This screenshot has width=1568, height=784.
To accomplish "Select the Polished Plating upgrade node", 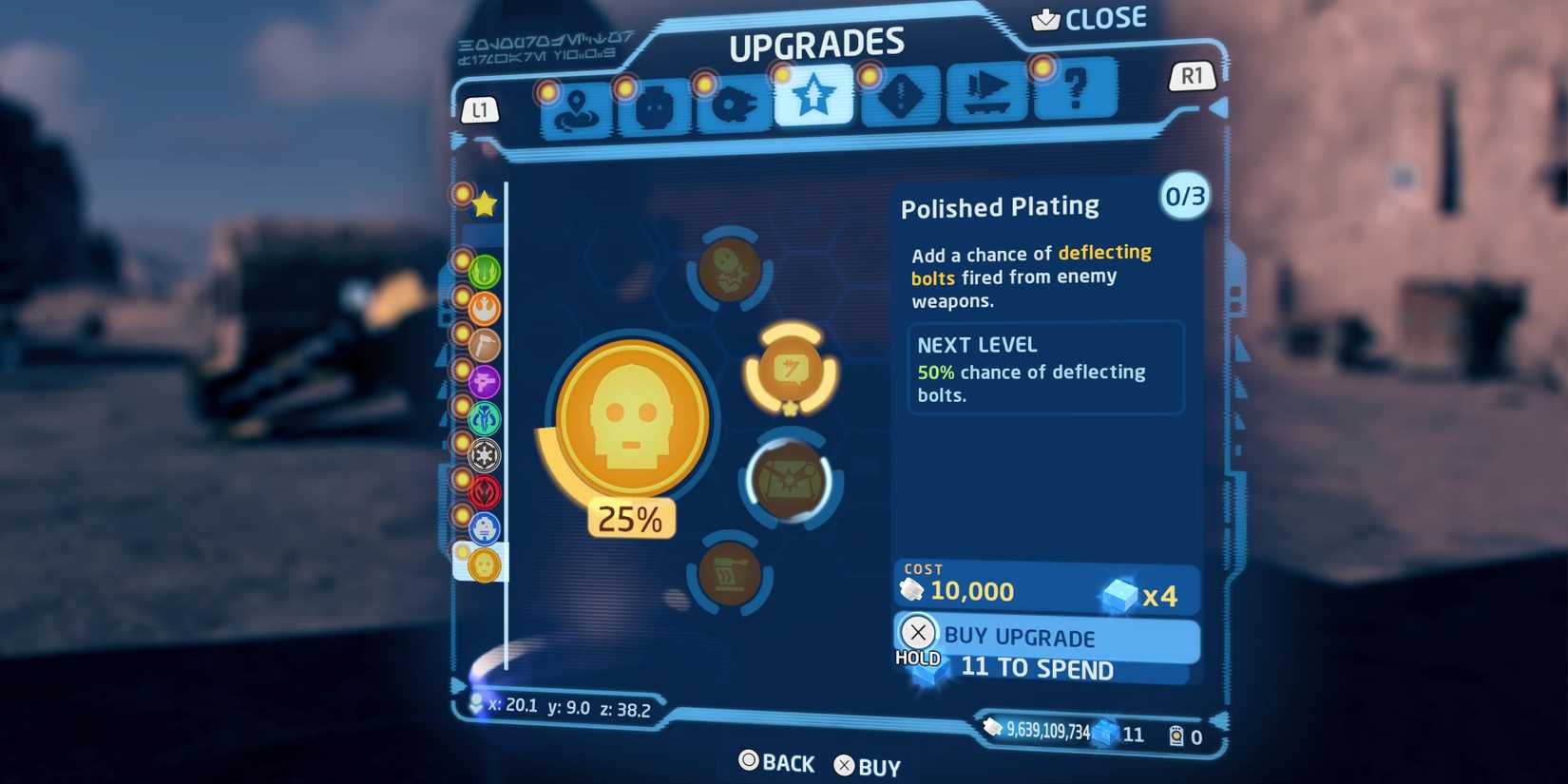I will (x=789, y=371).
